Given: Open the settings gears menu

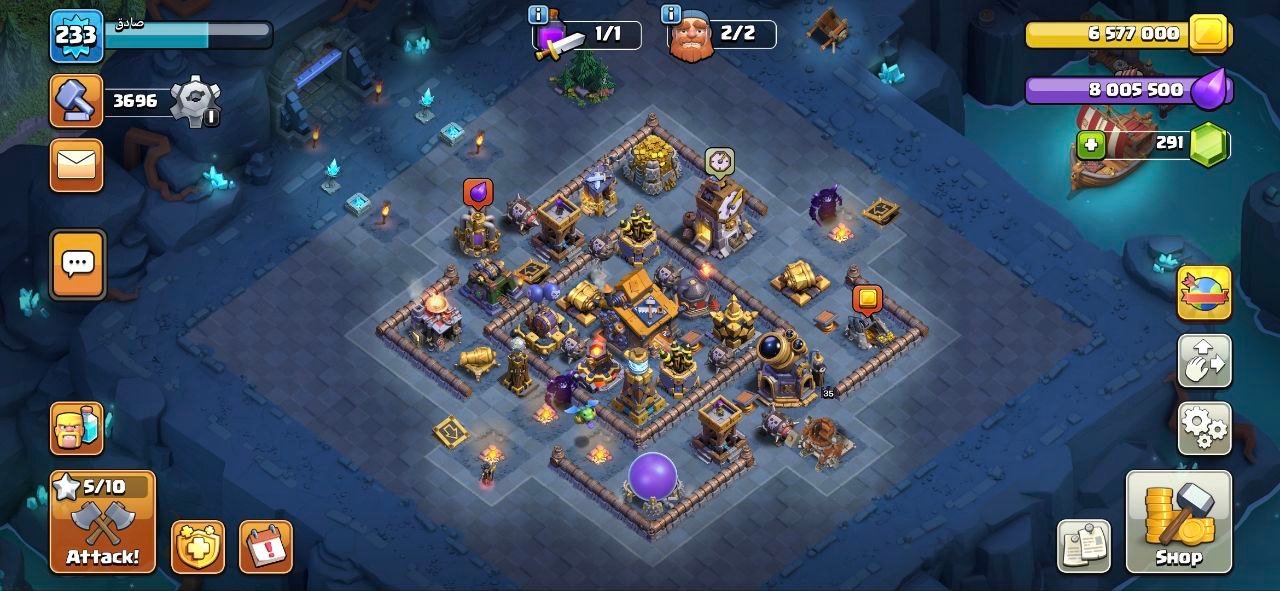Looking at the screenshot, I should 1204,428.
